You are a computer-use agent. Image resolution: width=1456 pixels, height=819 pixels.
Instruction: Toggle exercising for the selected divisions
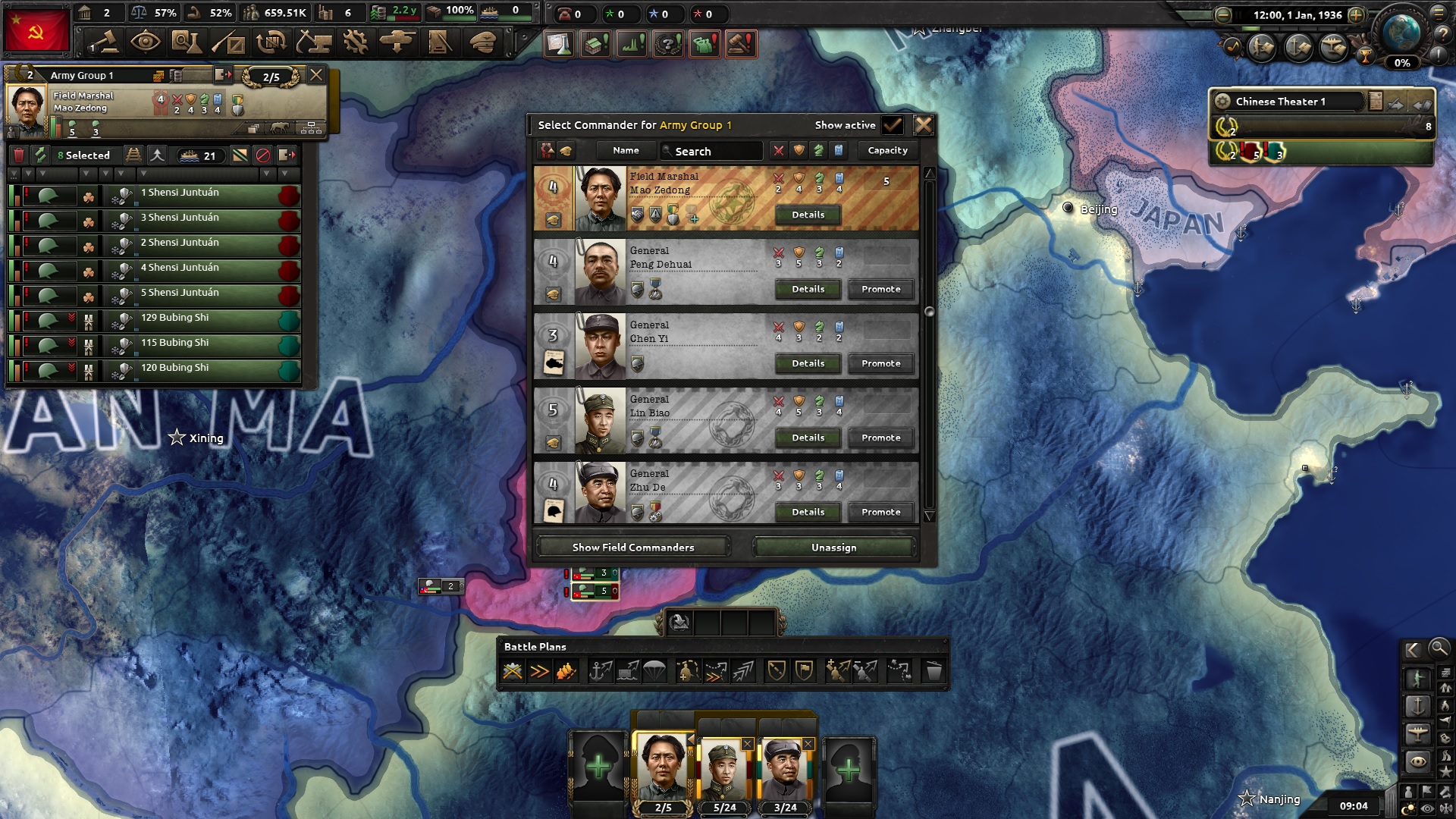click(40, 155)
